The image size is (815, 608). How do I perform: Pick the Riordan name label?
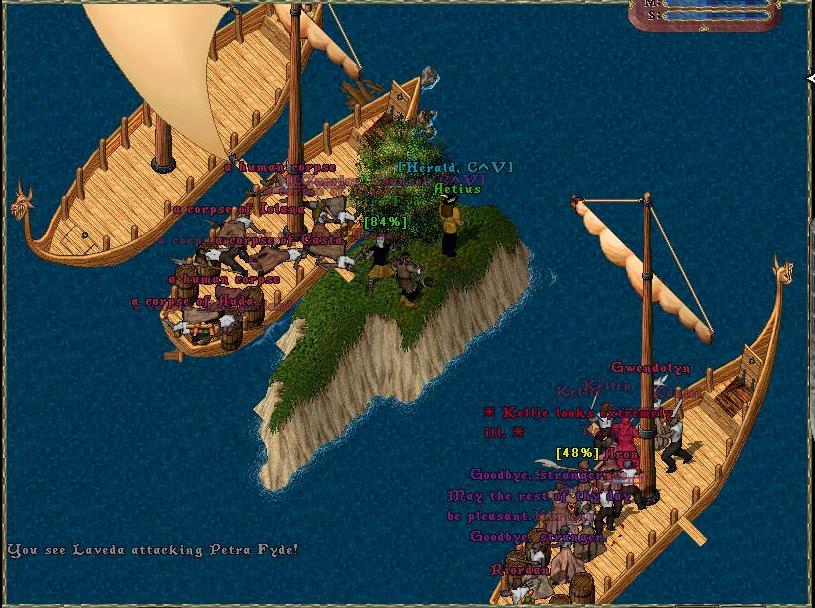pyautogui.click(x=520, y=570)
